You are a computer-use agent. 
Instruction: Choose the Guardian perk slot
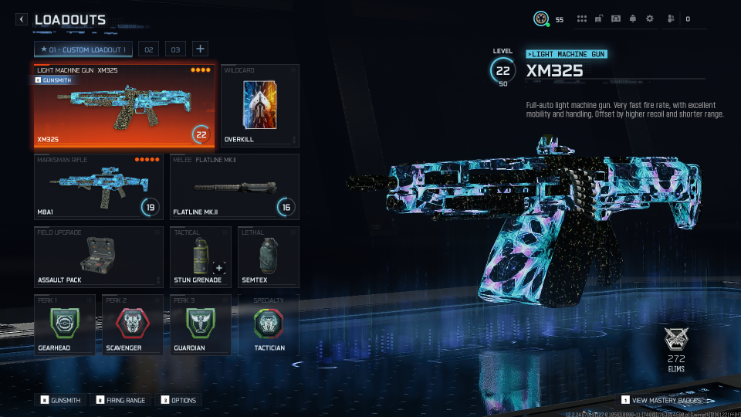pyautogui.click(x=198, y=325)
